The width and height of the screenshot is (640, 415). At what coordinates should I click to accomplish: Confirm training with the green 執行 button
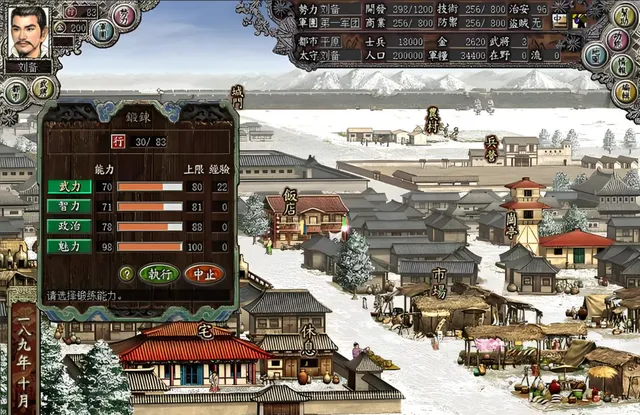(159, 273)
